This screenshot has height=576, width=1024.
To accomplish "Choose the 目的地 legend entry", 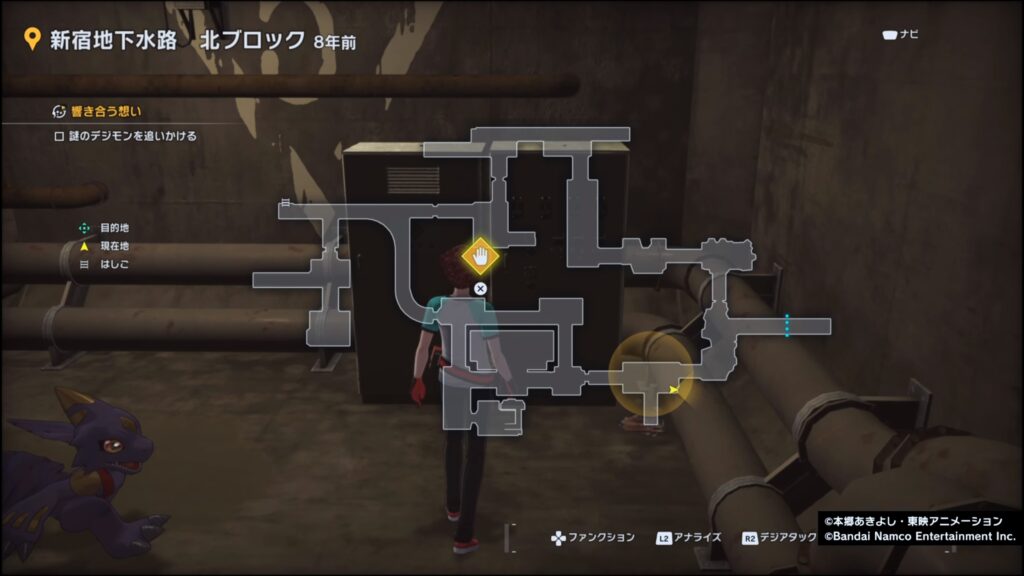I will 114,228.
